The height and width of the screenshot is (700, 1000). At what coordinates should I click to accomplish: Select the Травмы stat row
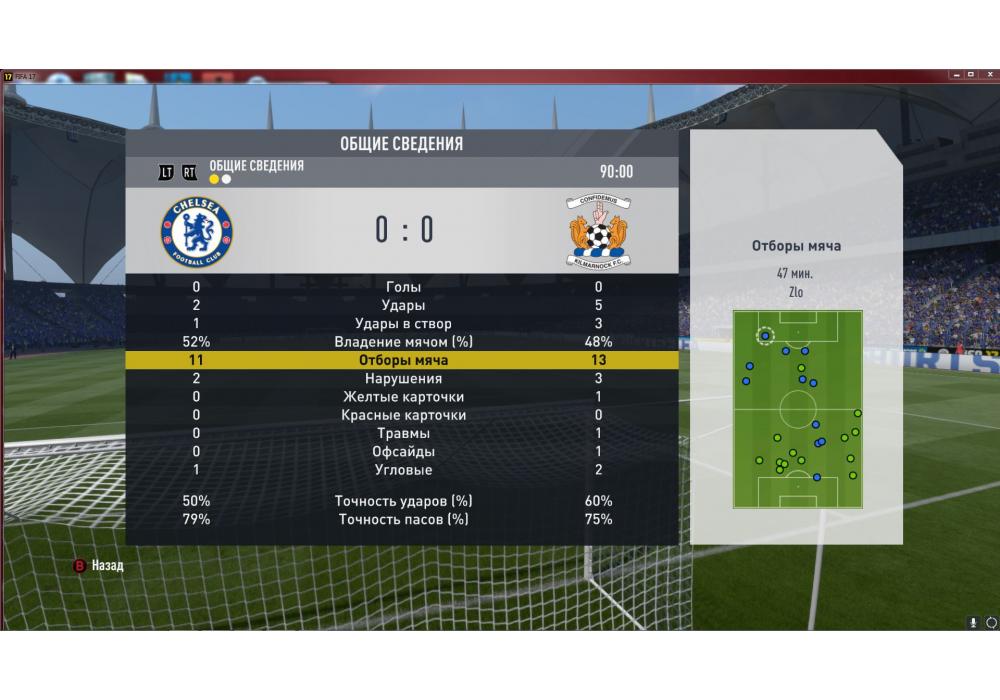(403, 433)
